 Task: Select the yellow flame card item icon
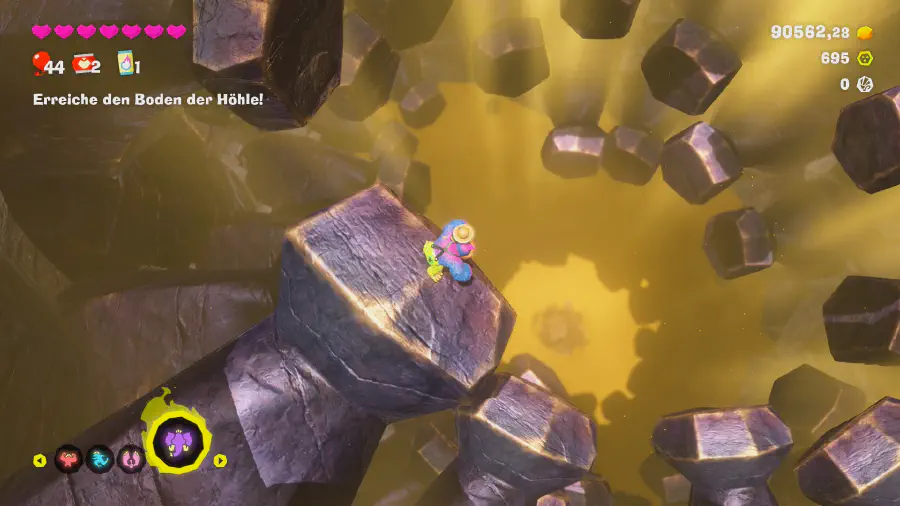click(x=125, y=64)
